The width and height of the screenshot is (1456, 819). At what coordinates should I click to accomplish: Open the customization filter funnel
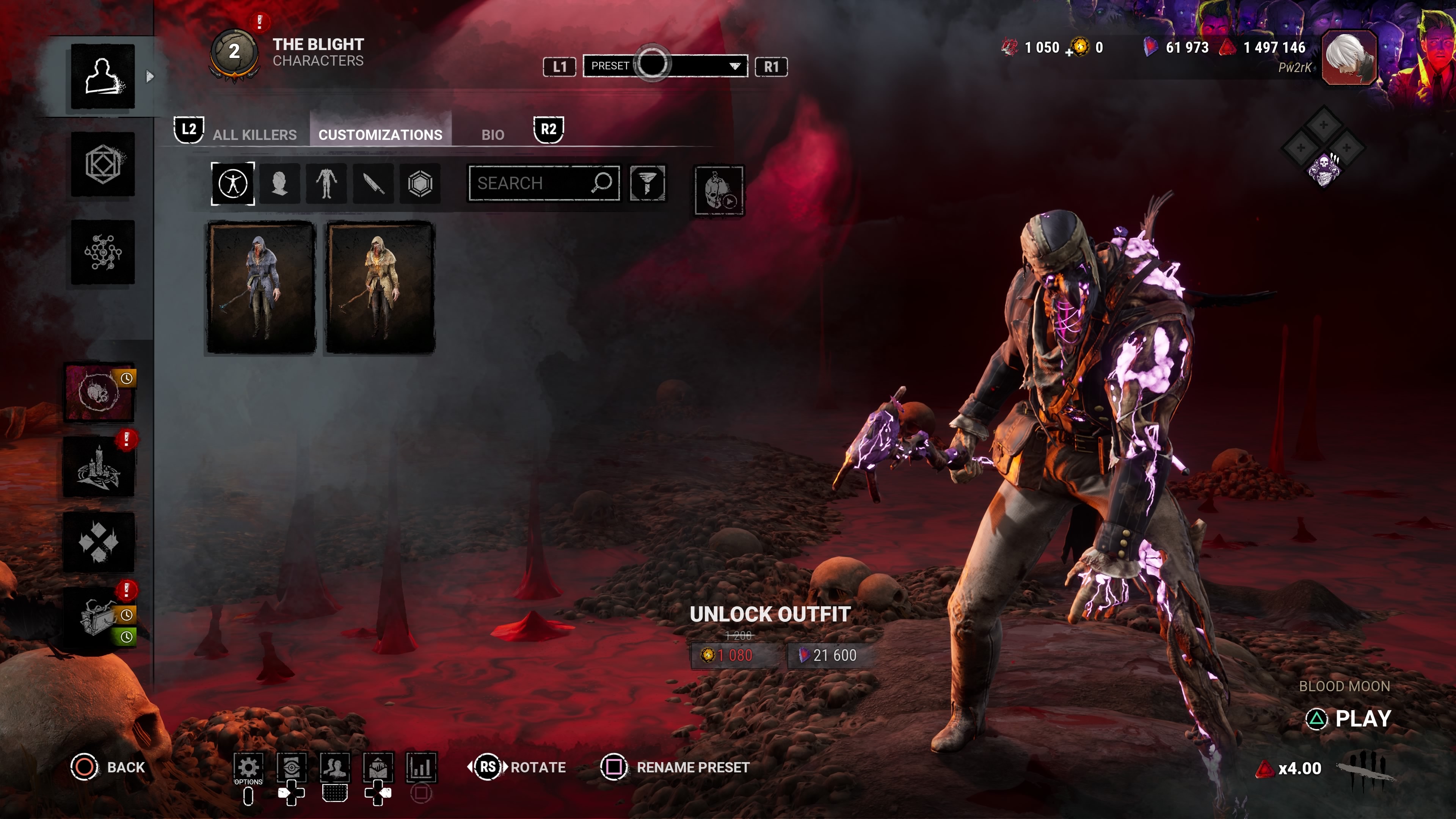click(647, 183)
